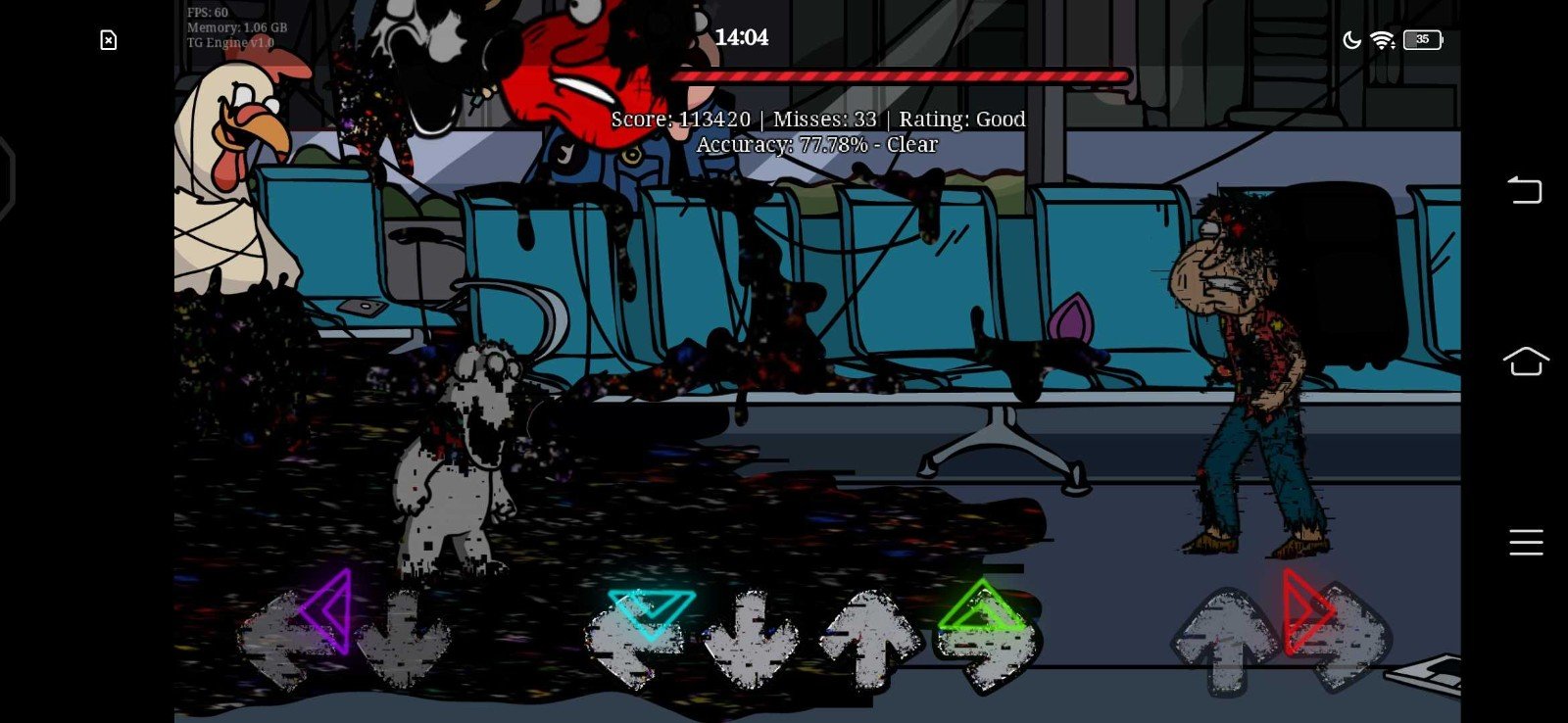Hit the red right-arrow note
The height and width of the screenshot is (723, 1568).
click(1306, 611)
